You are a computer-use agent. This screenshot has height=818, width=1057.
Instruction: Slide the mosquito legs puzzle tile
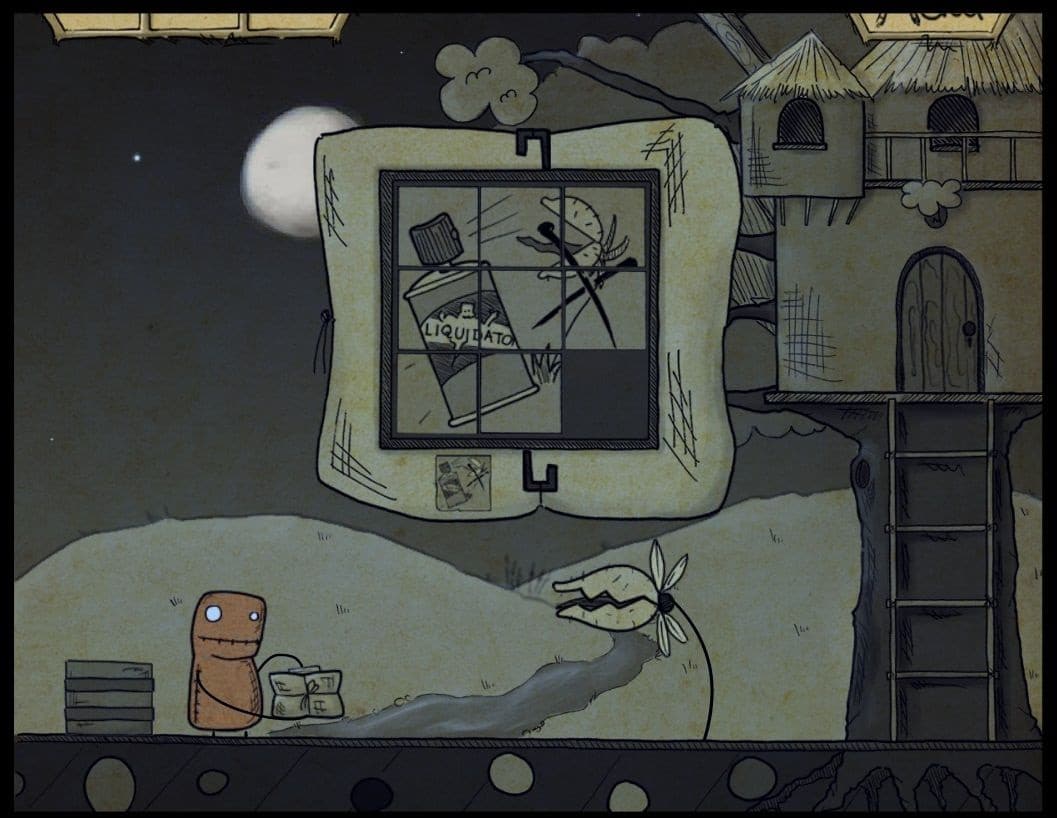(x=606, y=308)
